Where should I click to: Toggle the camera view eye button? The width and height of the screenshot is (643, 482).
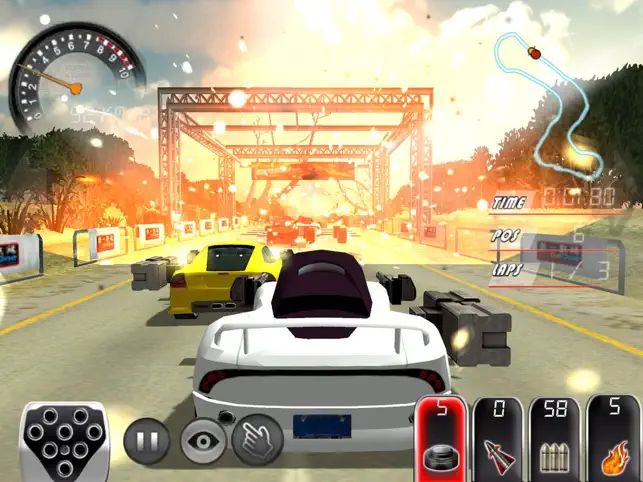(203, 442)
